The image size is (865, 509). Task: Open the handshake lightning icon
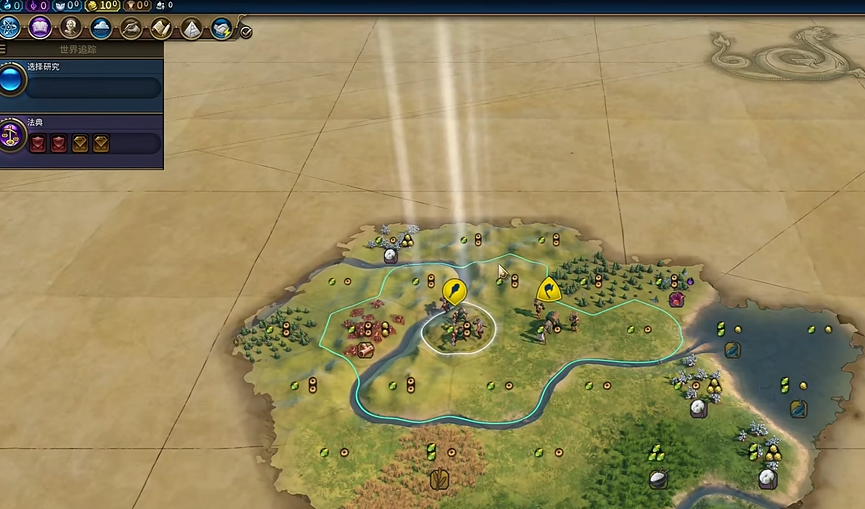(x=221, y=28)
